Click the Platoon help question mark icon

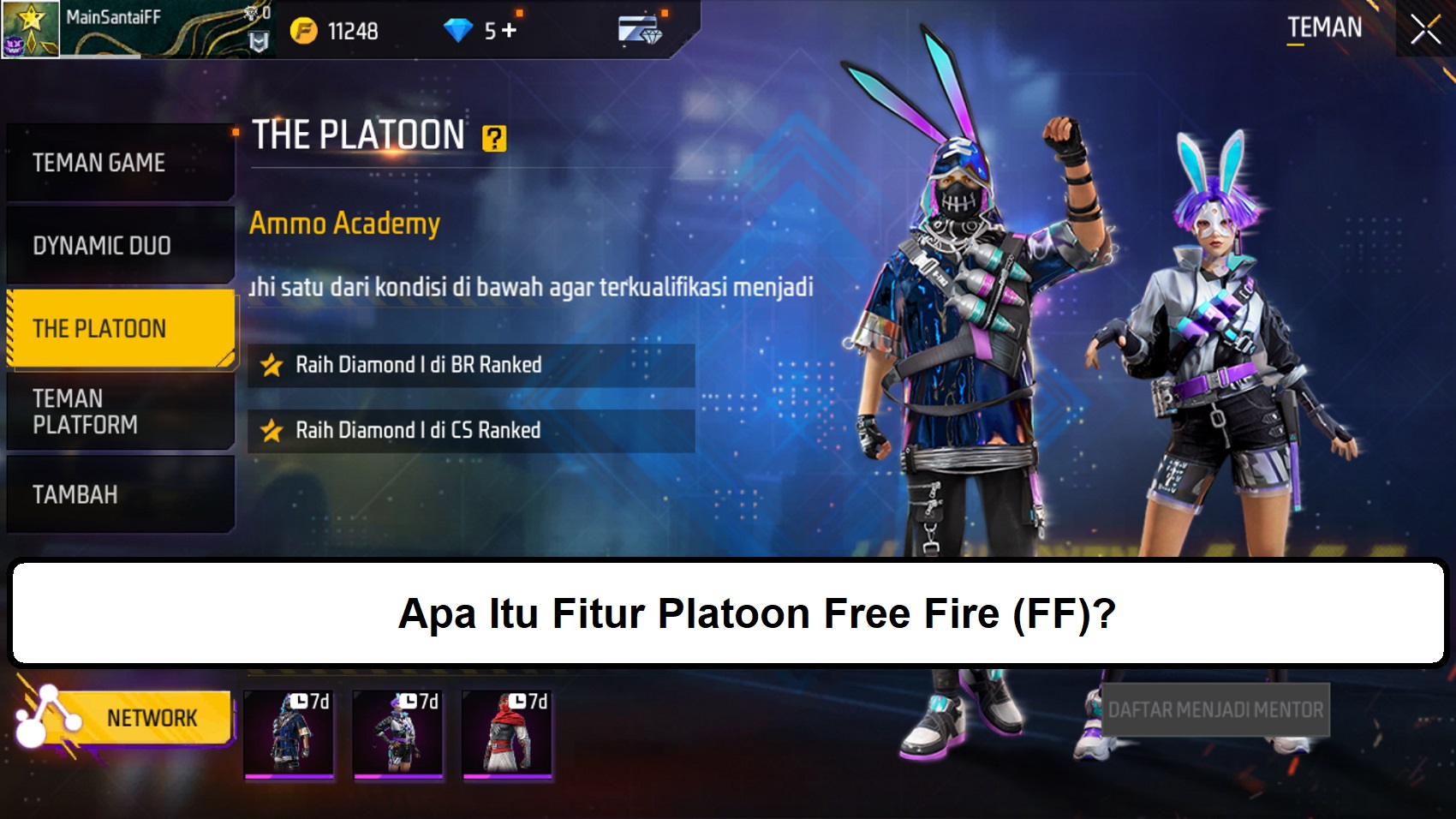pyautogui.click(x=495, y=137)
